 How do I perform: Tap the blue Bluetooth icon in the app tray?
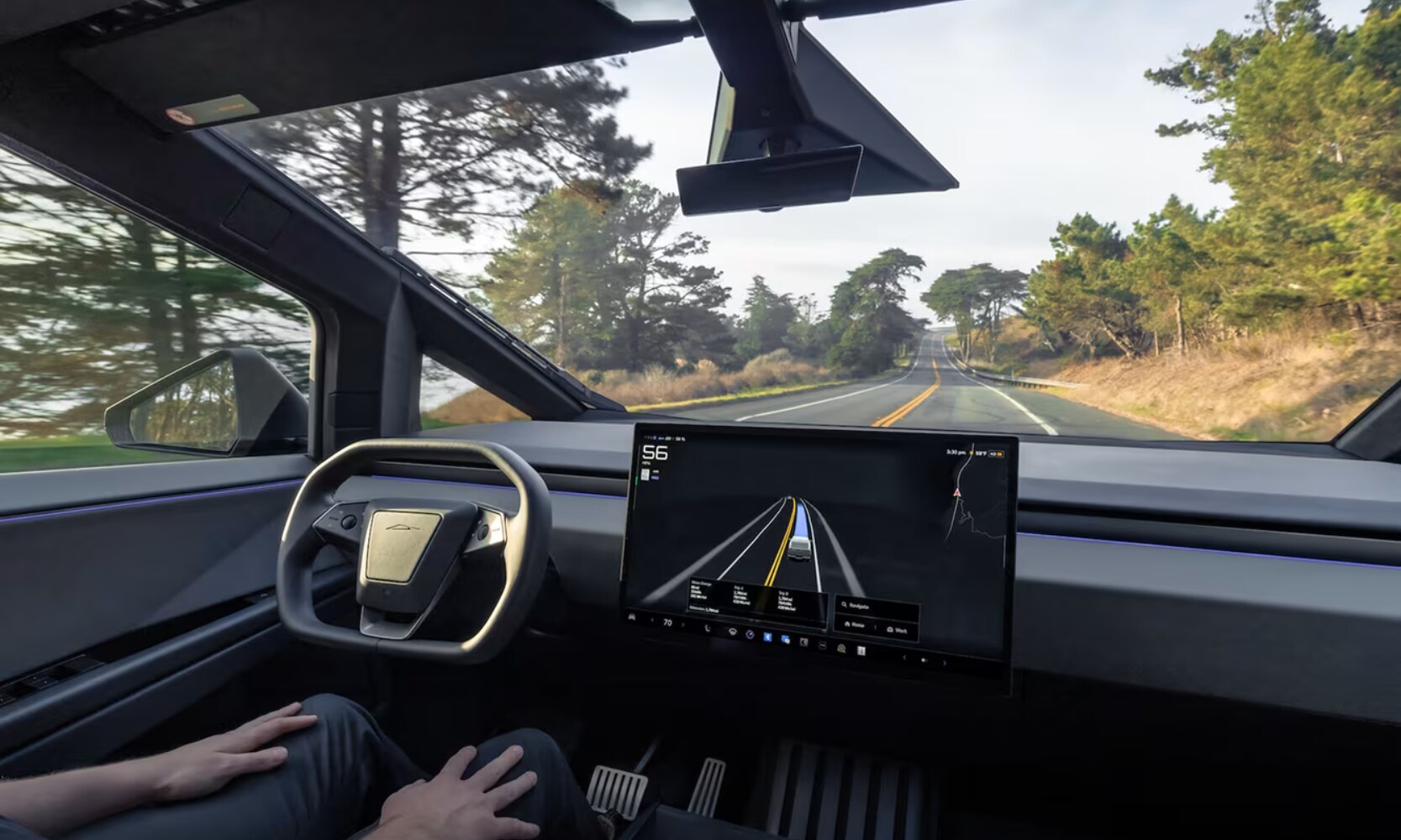[x=767, y=638]
